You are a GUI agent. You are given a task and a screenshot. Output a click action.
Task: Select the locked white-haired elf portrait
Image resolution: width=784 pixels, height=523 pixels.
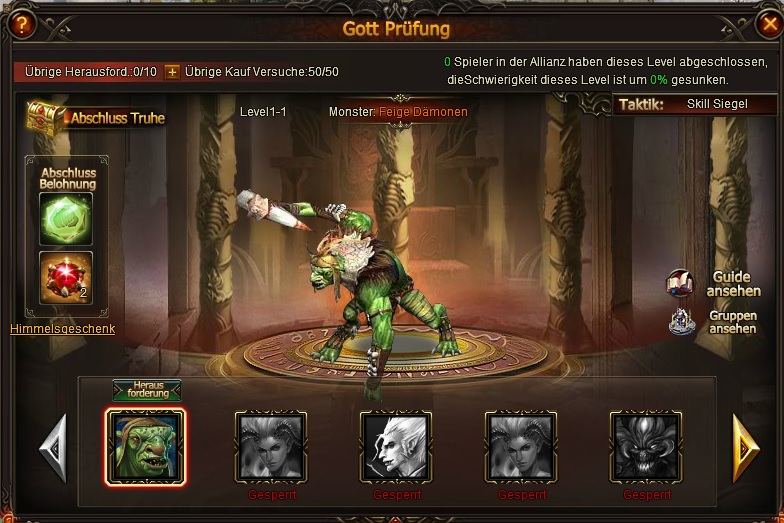(x=396, y=447)
